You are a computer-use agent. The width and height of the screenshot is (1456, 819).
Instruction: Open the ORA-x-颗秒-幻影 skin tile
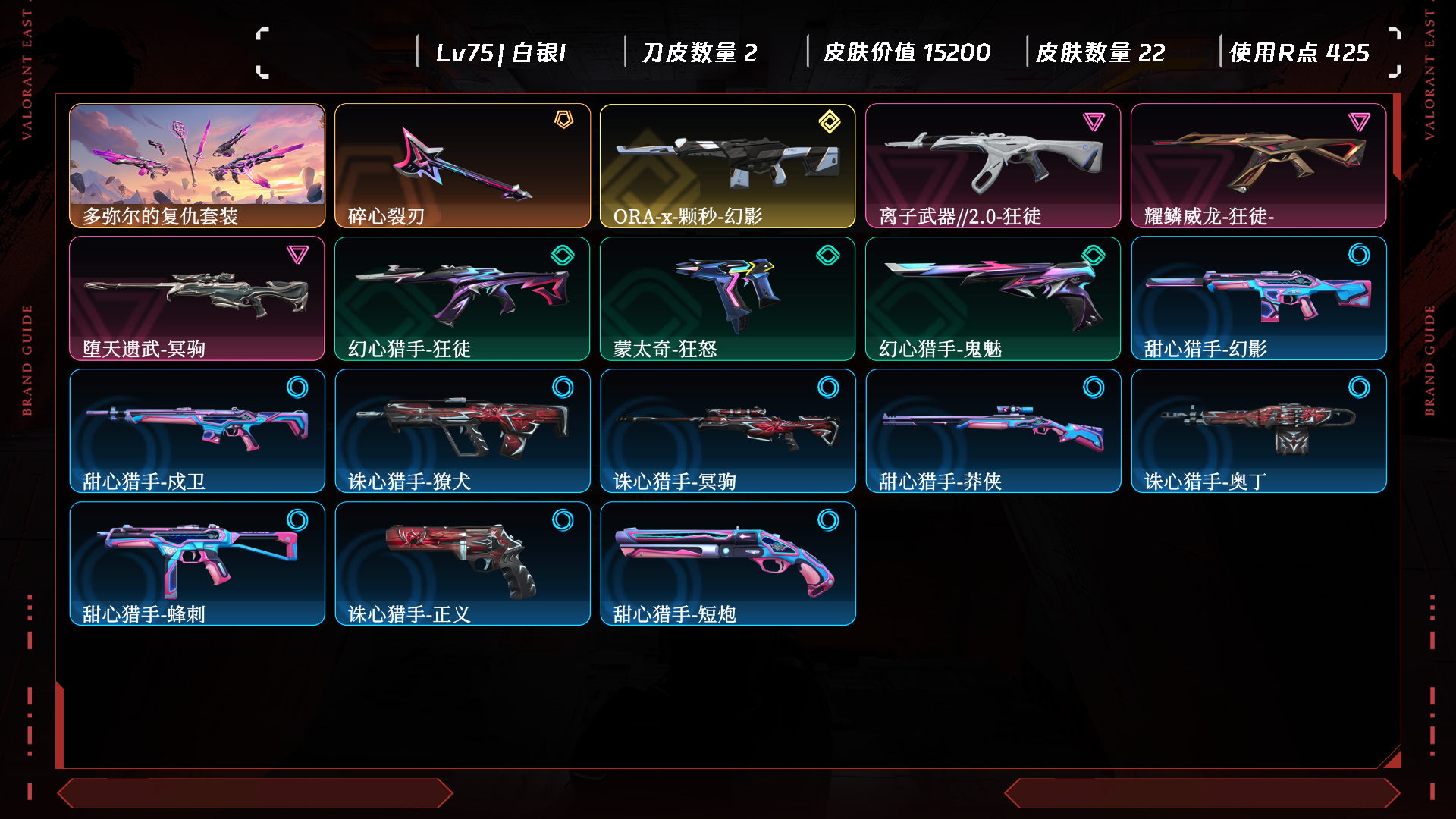tap(728, 165)
